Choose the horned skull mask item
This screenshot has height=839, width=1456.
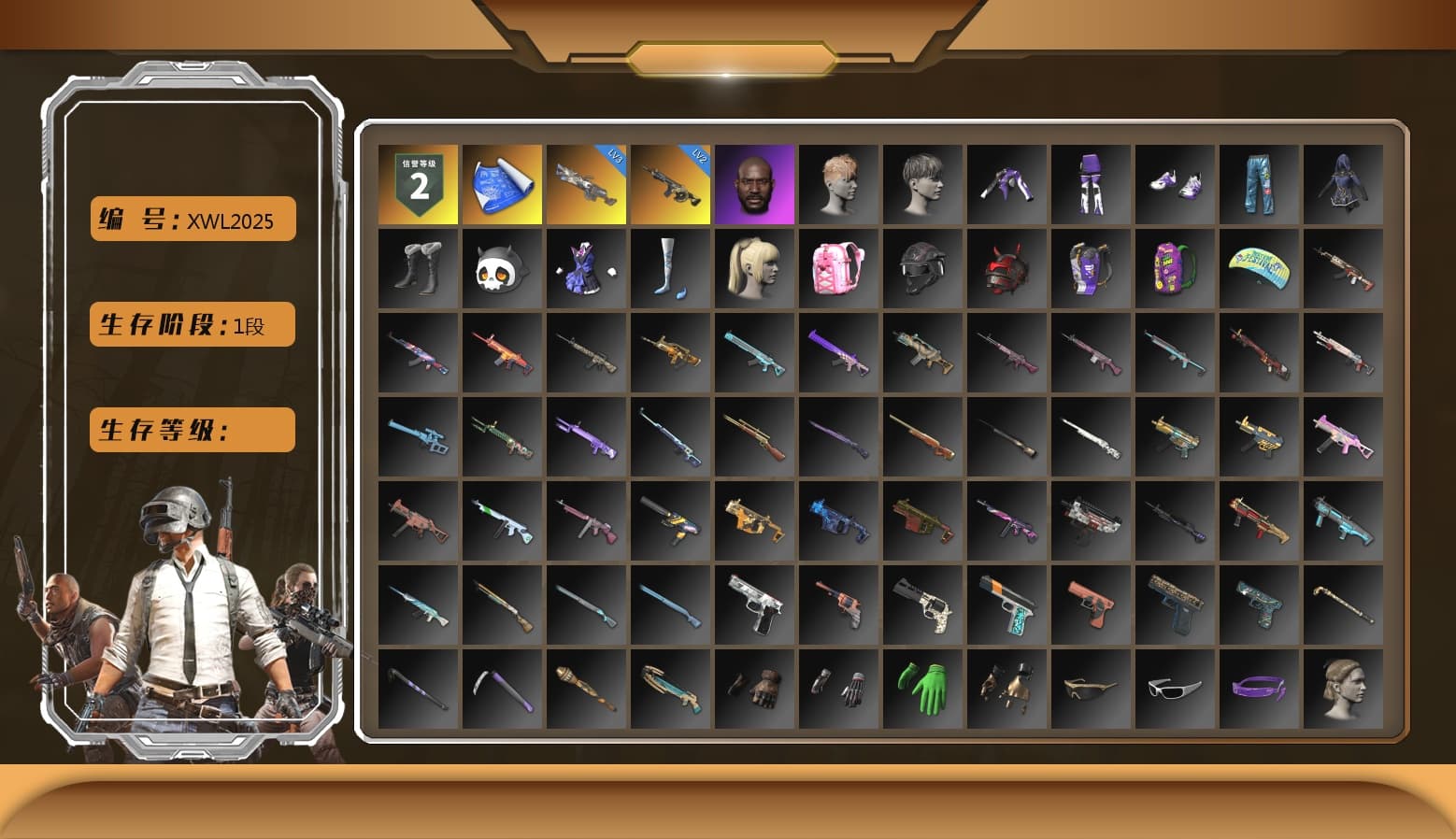(x=502, y=268)
